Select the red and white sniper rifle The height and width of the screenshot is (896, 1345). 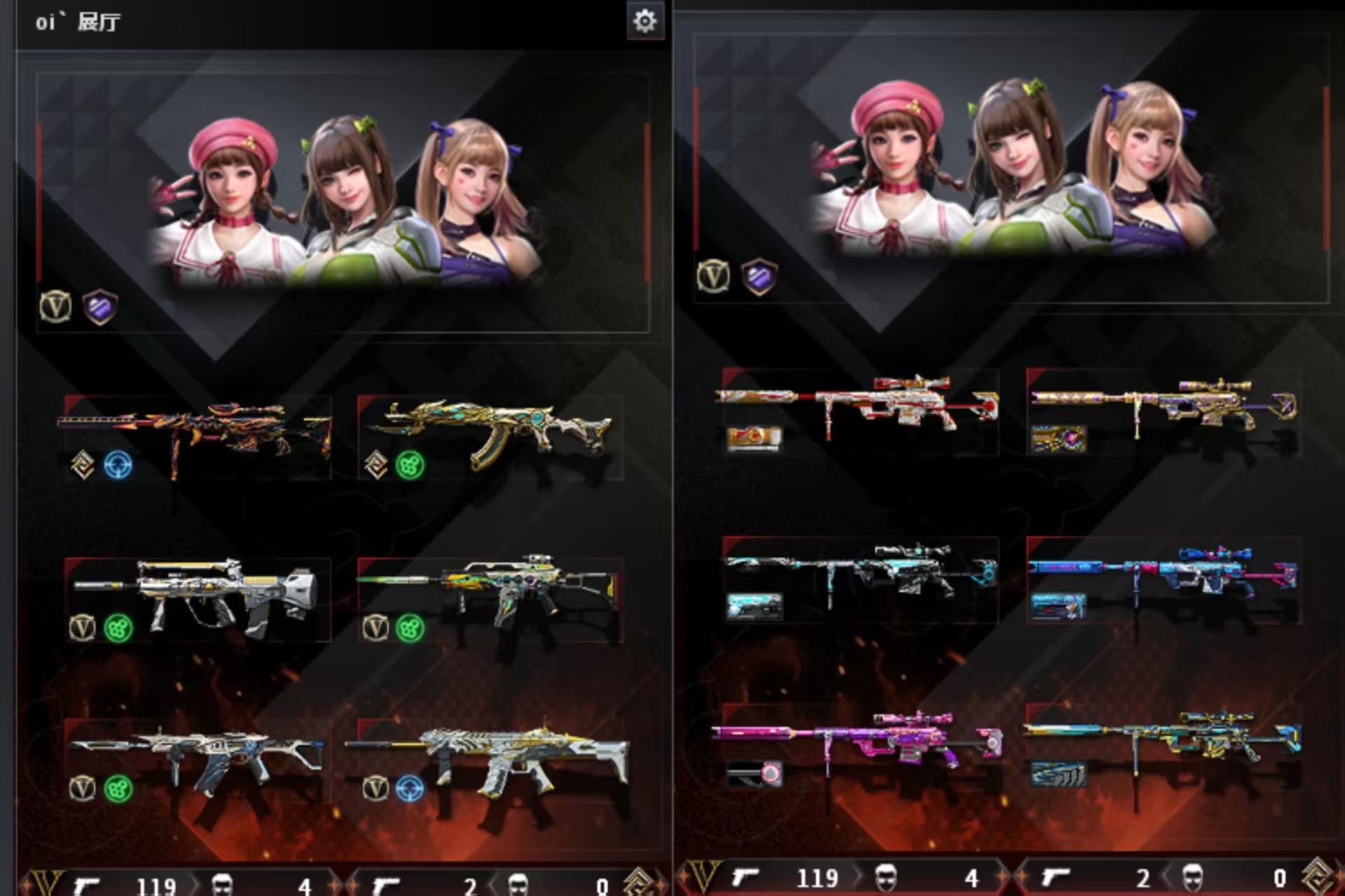coord(860,405)
